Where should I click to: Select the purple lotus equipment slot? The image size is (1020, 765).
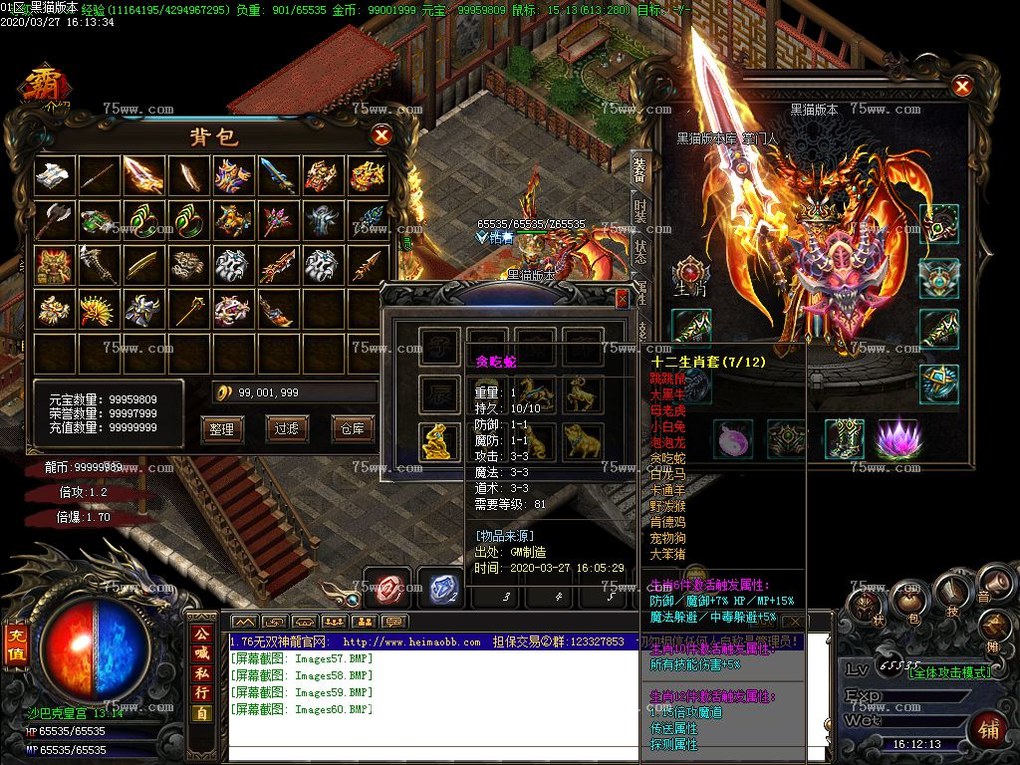point(897,439)
